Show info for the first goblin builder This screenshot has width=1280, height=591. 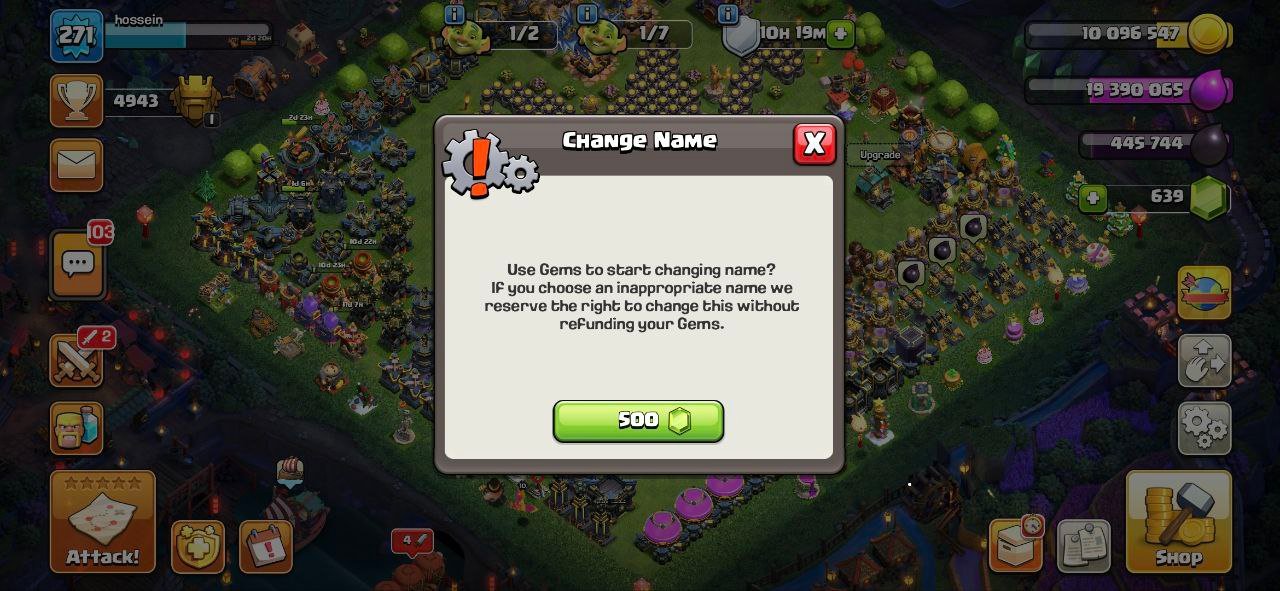coord(455,14)
